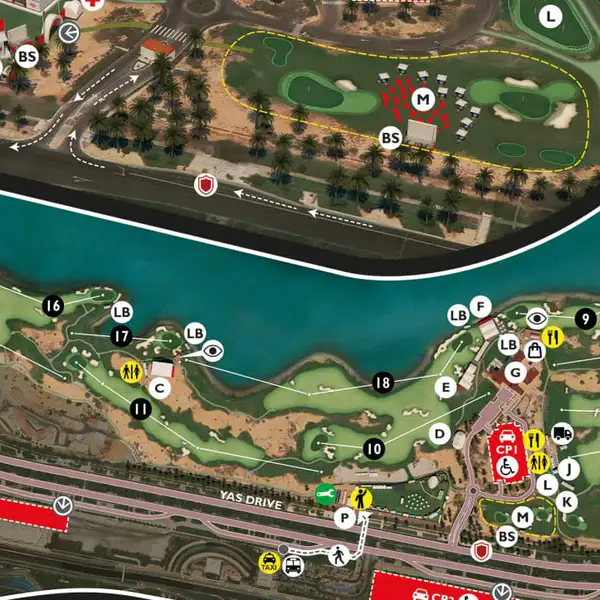Image resolution: width=600 pixels, height=600 pixels.
Task: Choose the location marker labeled G
Action: 516,373
